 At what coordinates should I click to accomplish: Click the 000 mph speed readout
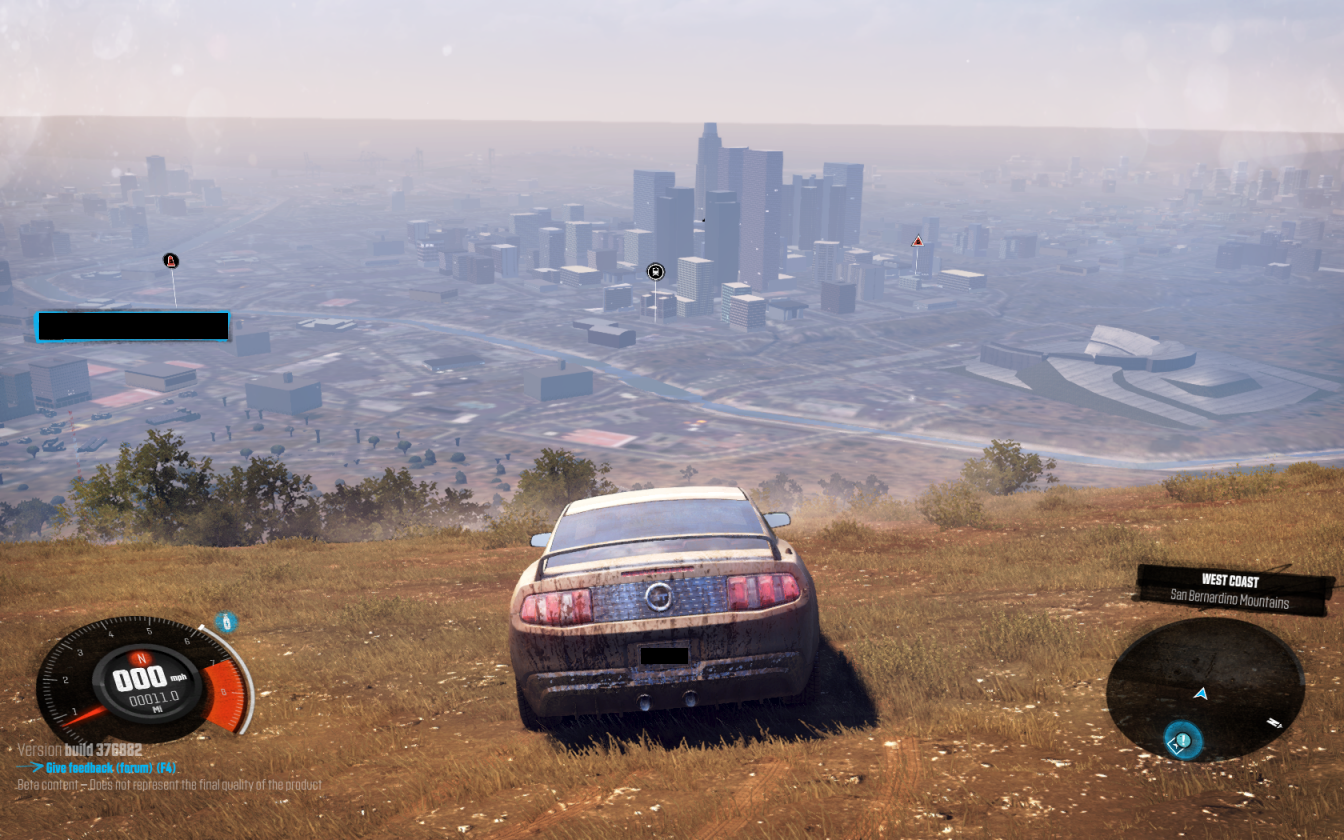139,678
